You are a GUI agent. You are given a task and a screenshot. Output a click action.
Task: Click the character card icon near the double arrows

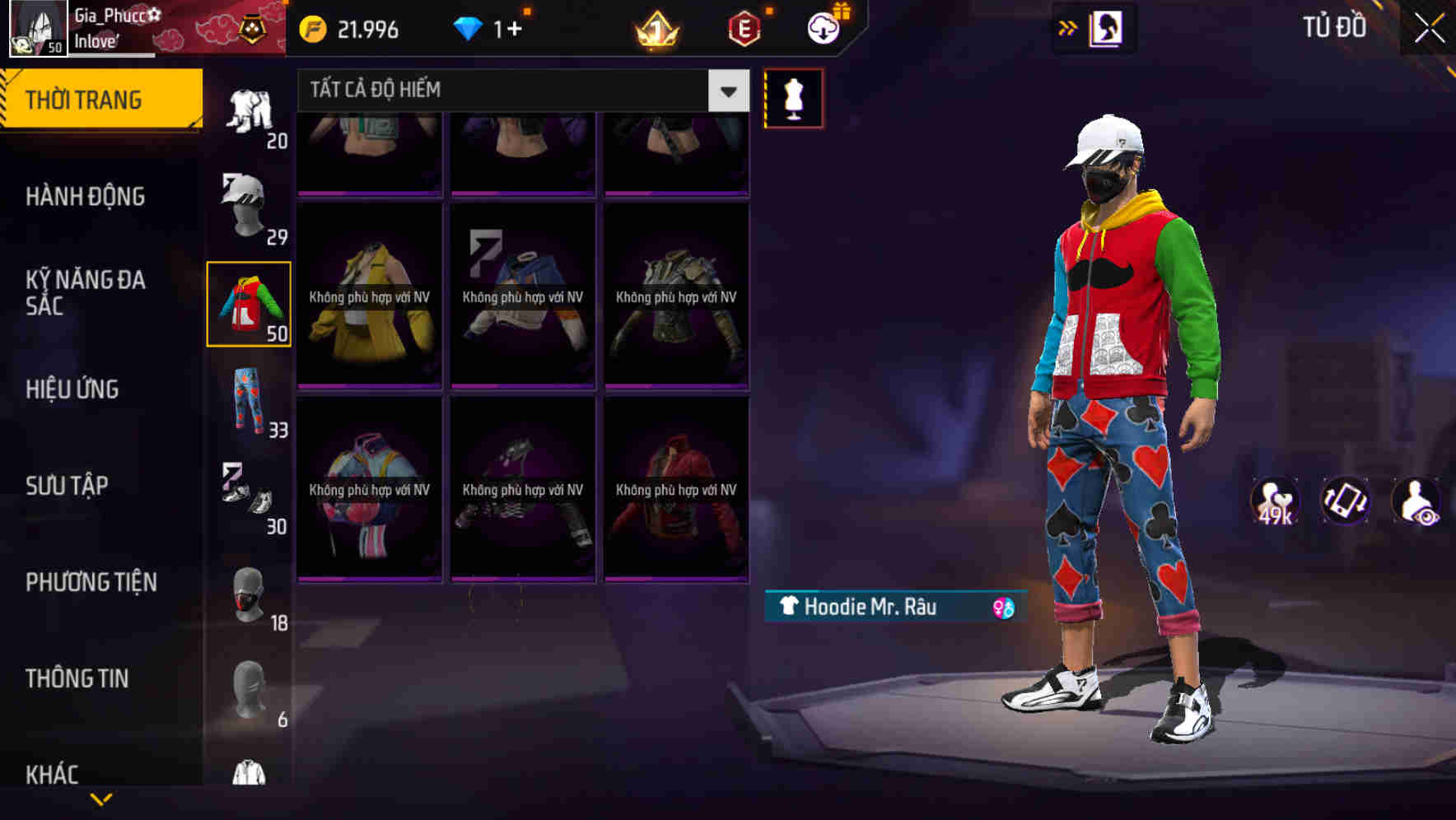pyautogui.click(x=1108, y=28)
